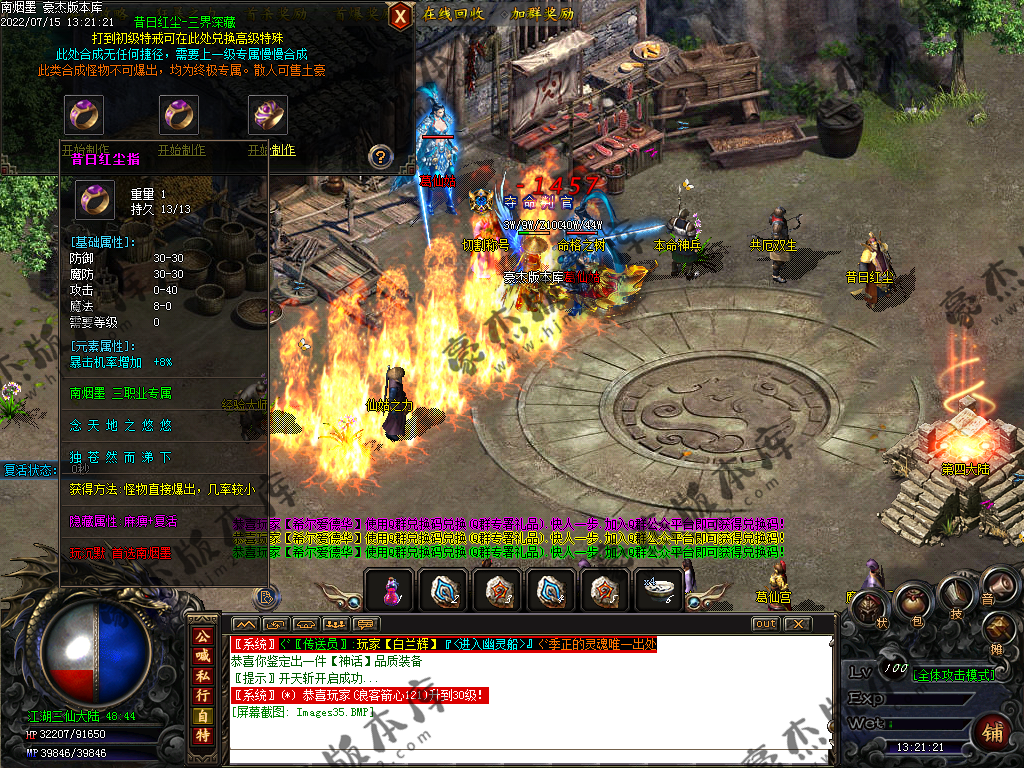
Task: Close the ring crafting panel
Action: [400, 15]
